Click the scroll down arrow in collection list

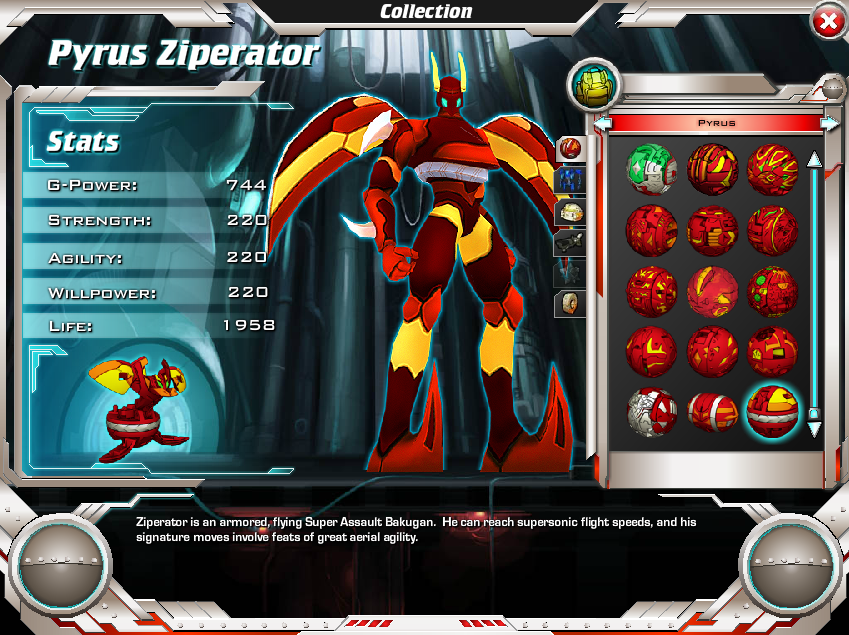tap(814, 428)
